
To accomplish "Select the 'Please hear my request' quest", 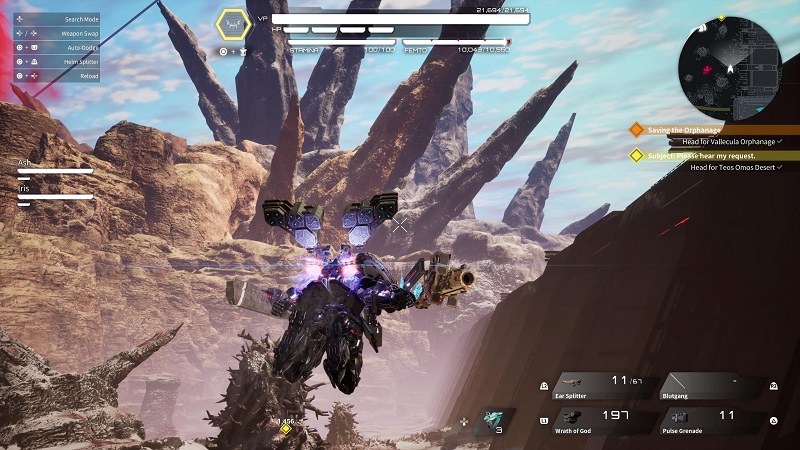I will (x=700, y=155).
